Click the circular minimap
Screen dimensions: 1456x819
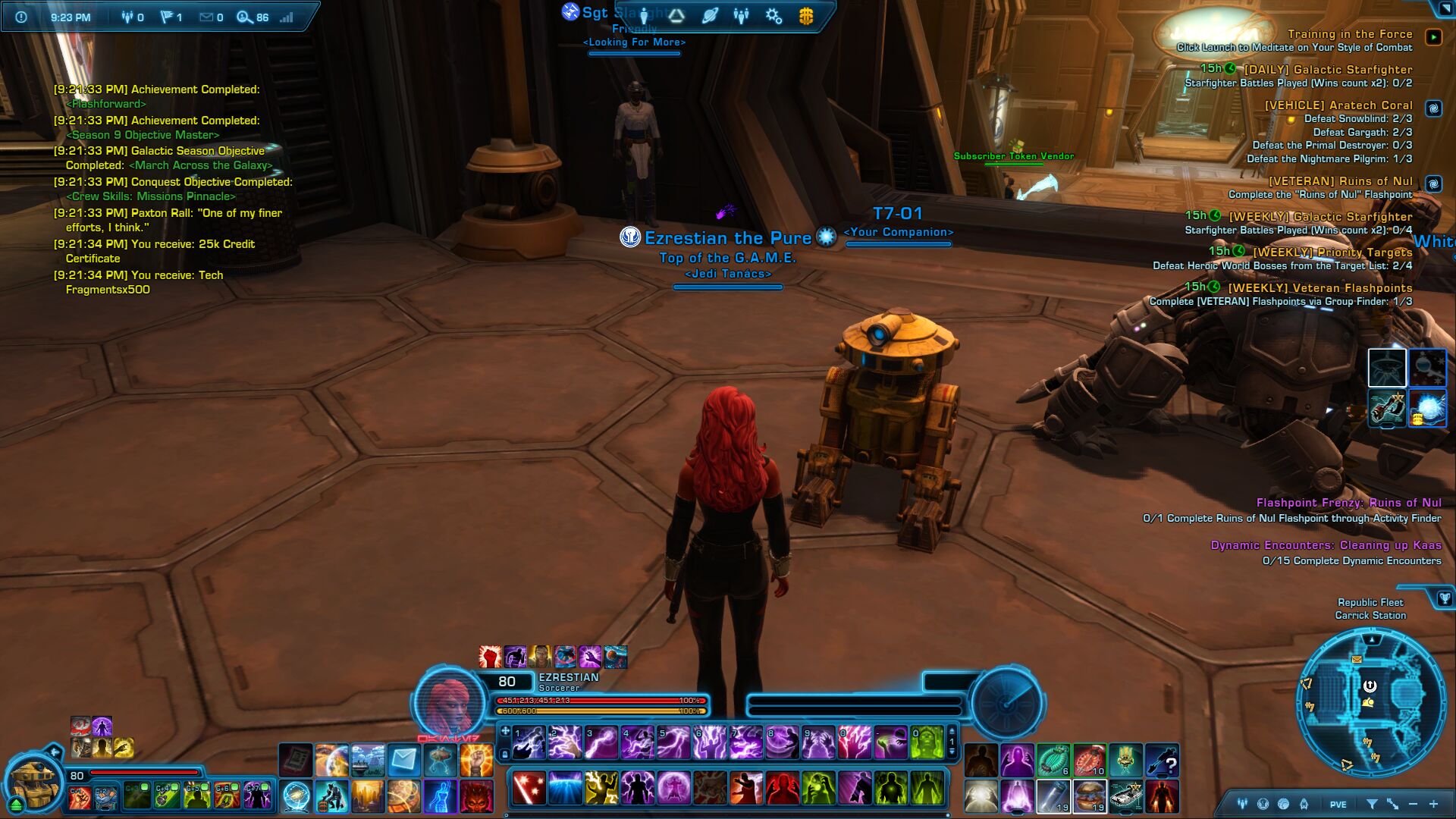pos(1371,703)
